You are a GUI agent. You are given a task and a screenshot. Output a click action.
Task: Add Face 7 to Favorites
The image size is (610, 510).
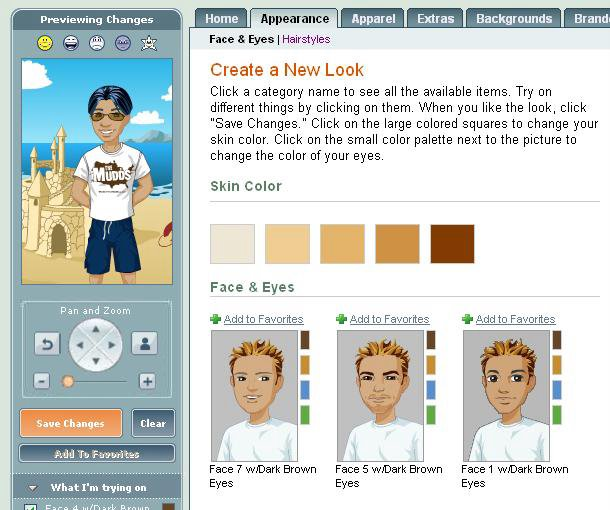(263, 319)
